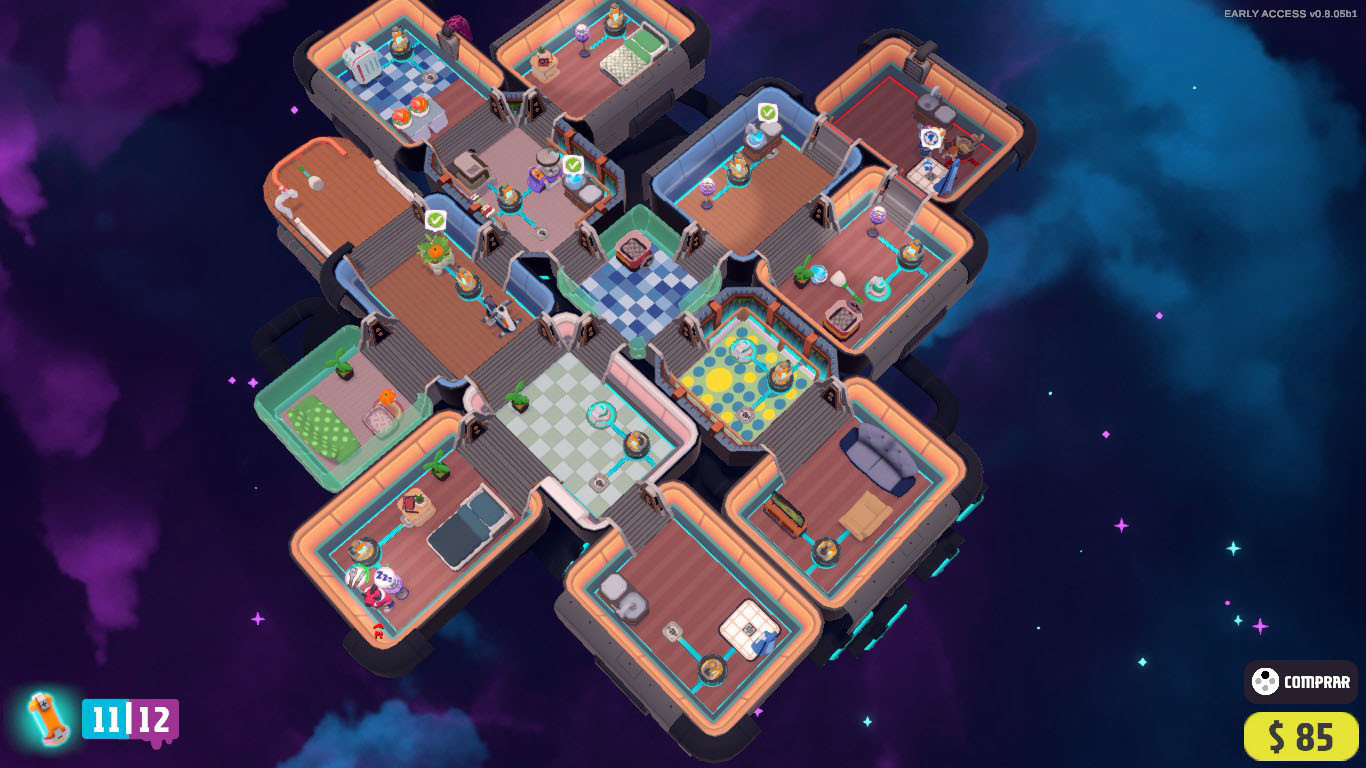
Task: Click the wooden bench in the bottom-right lounge
Action: click(x=789, y=512)
